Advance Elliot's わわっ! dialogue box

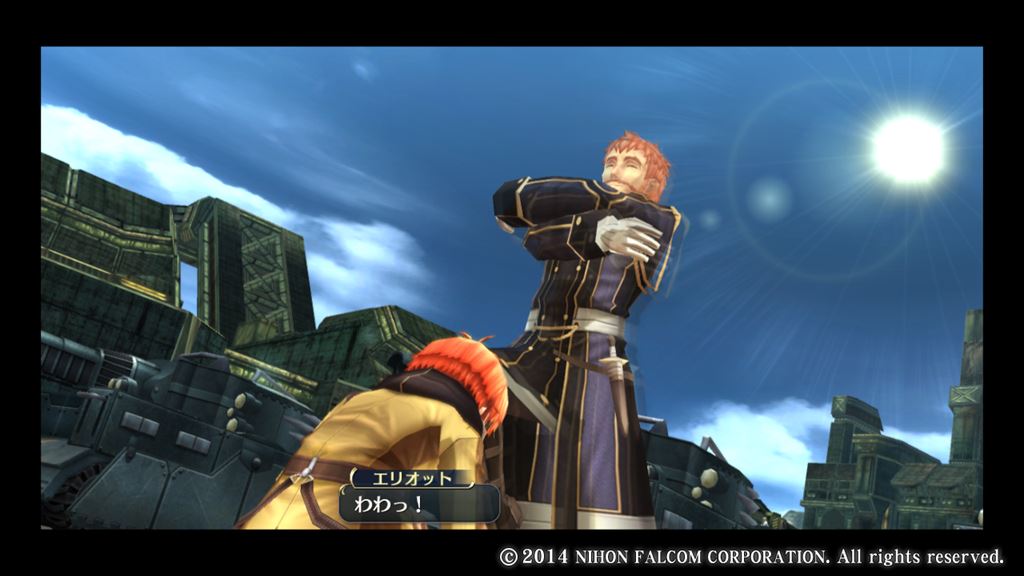point(419,502)
